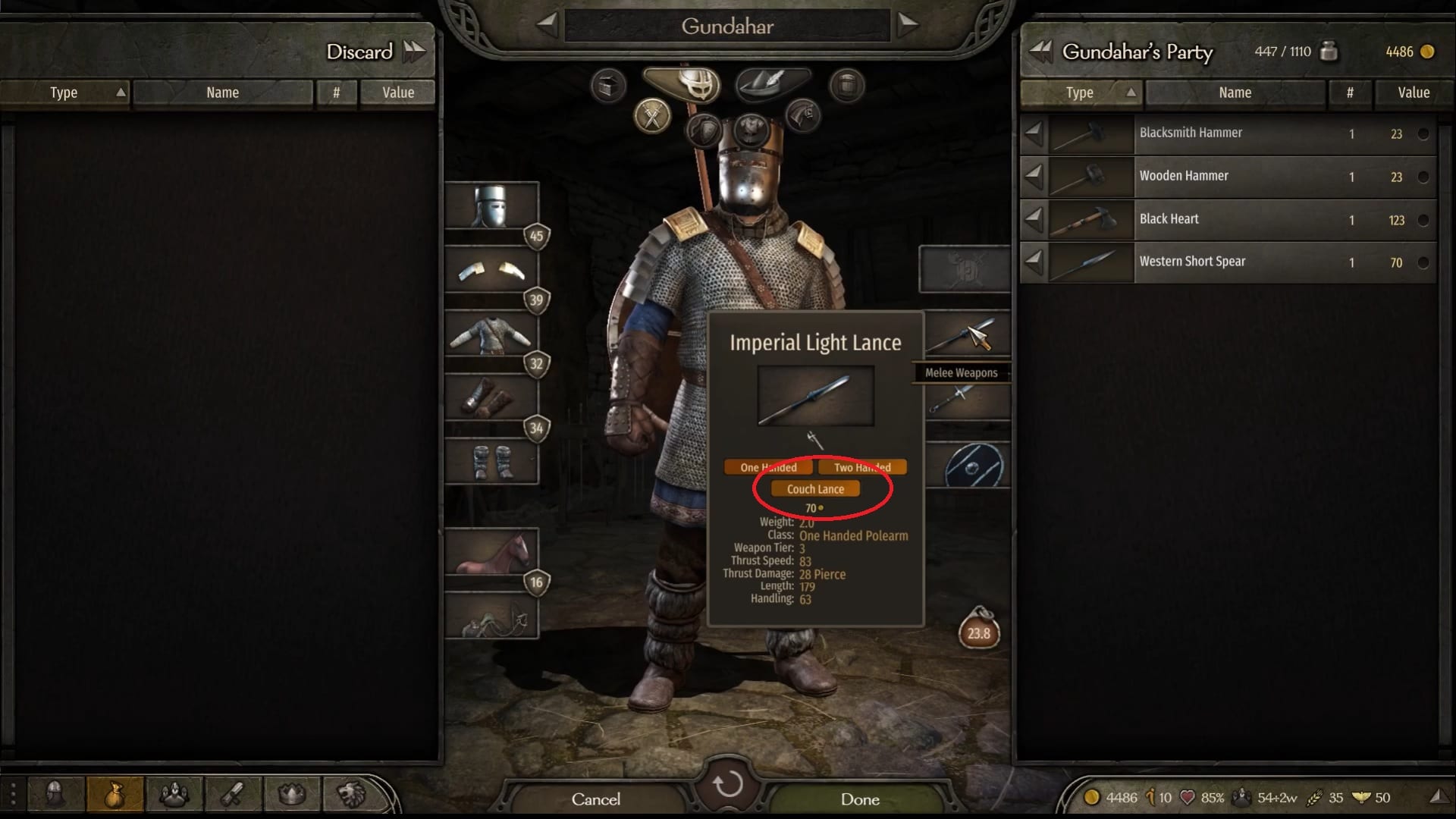This screenshot has width=1456, height=819.
Task: Open the Clan screen lion icon
Action: (350, 794)
